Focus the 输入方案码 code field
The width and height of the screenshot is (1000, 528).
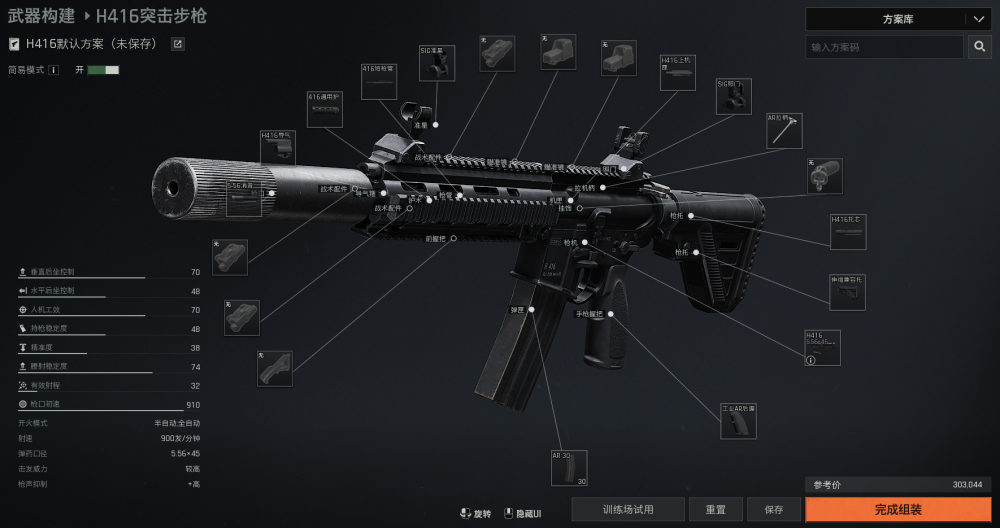point(884,47)
